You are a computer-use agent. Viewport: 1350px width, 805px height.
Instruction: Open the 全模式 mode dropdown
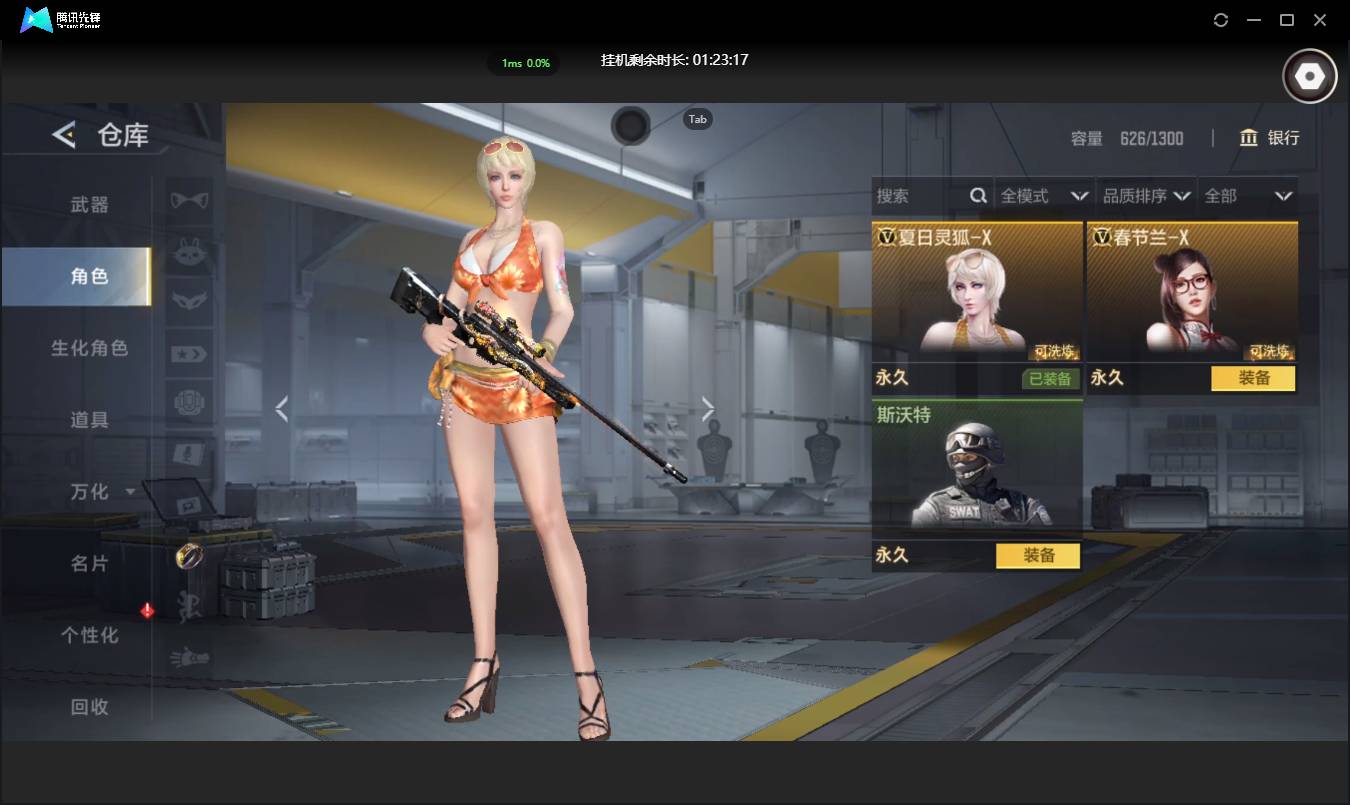pos(1044,196)
